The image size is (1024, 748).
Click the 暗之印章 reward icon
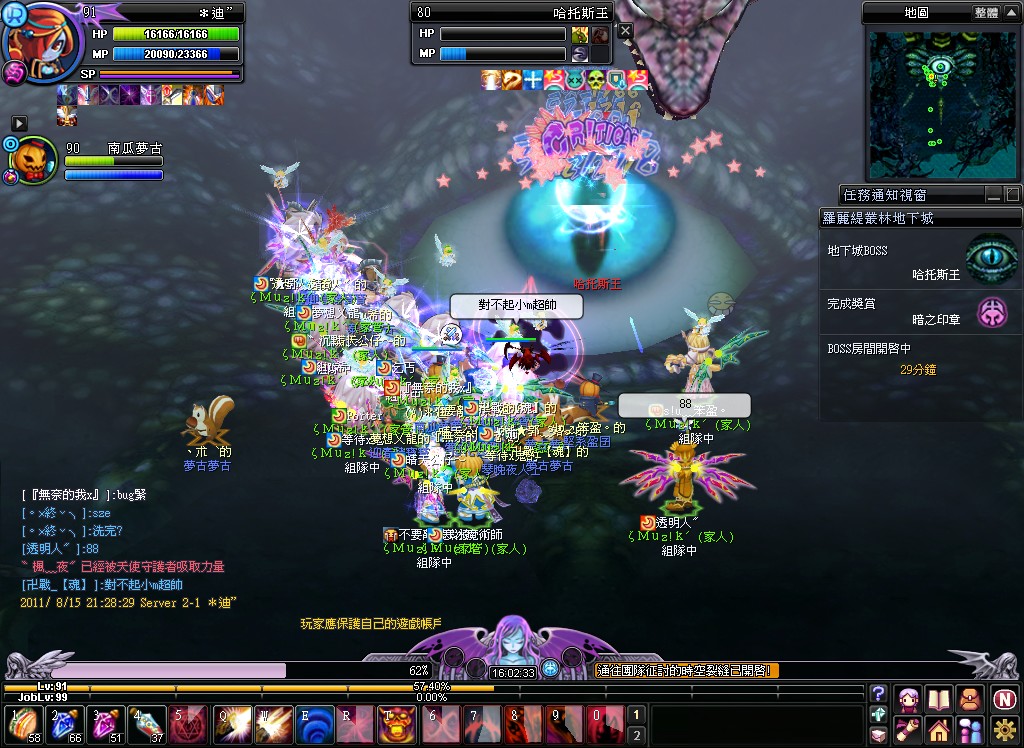point(992,312)
